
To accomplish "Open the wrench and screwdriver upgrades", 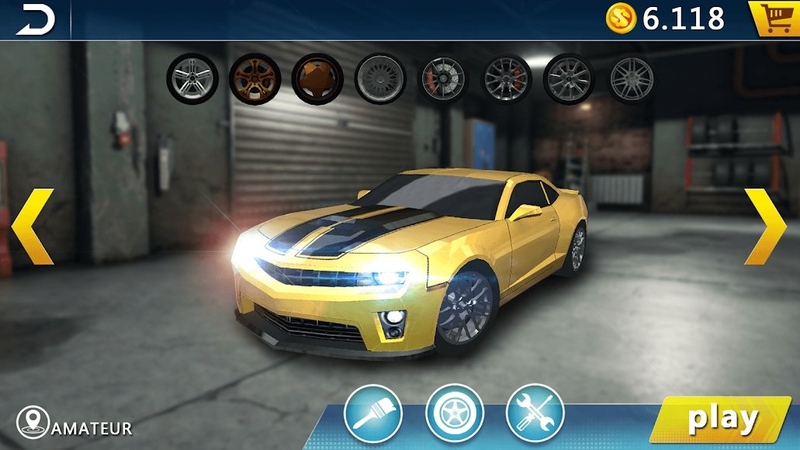I will 535,414.
